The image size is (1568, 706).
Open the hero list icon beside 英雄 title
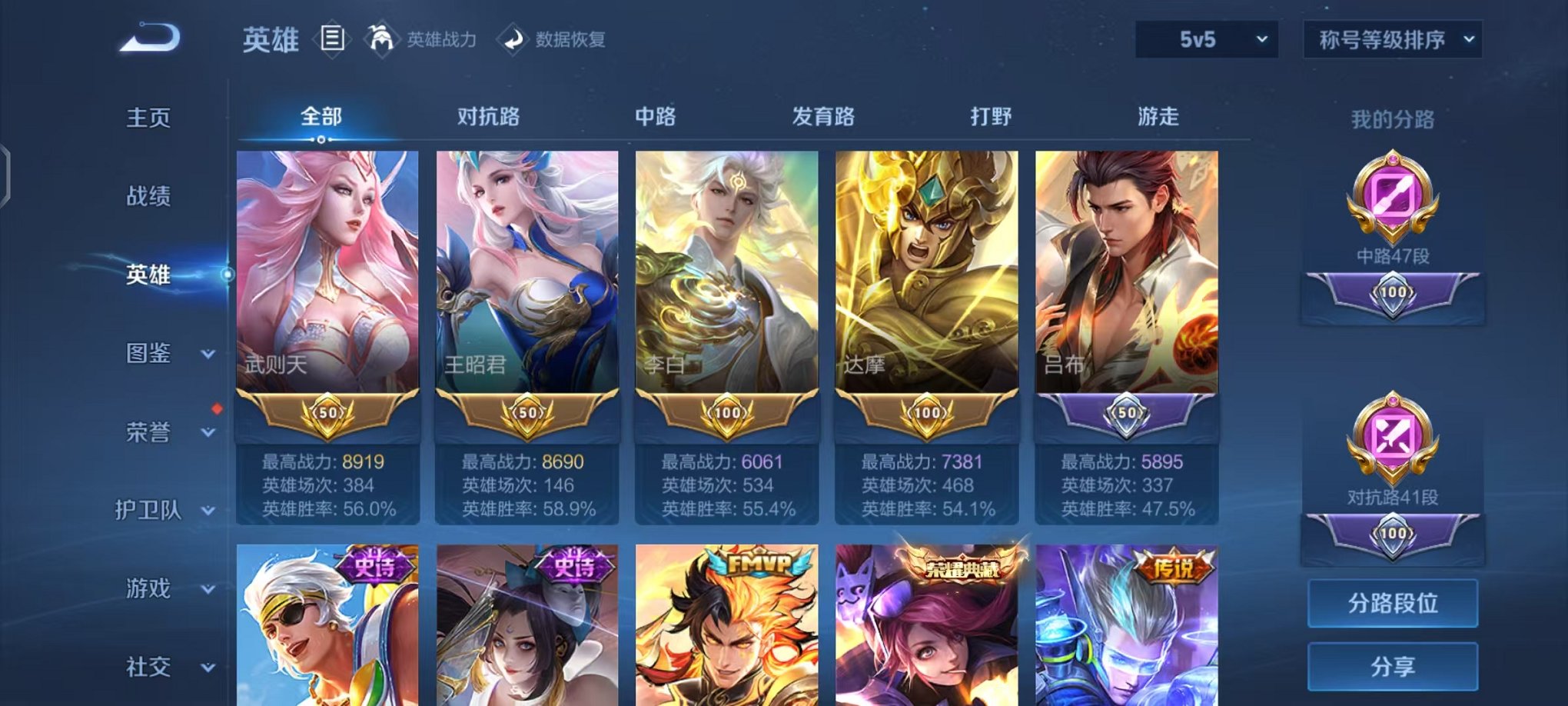[332, 40]
